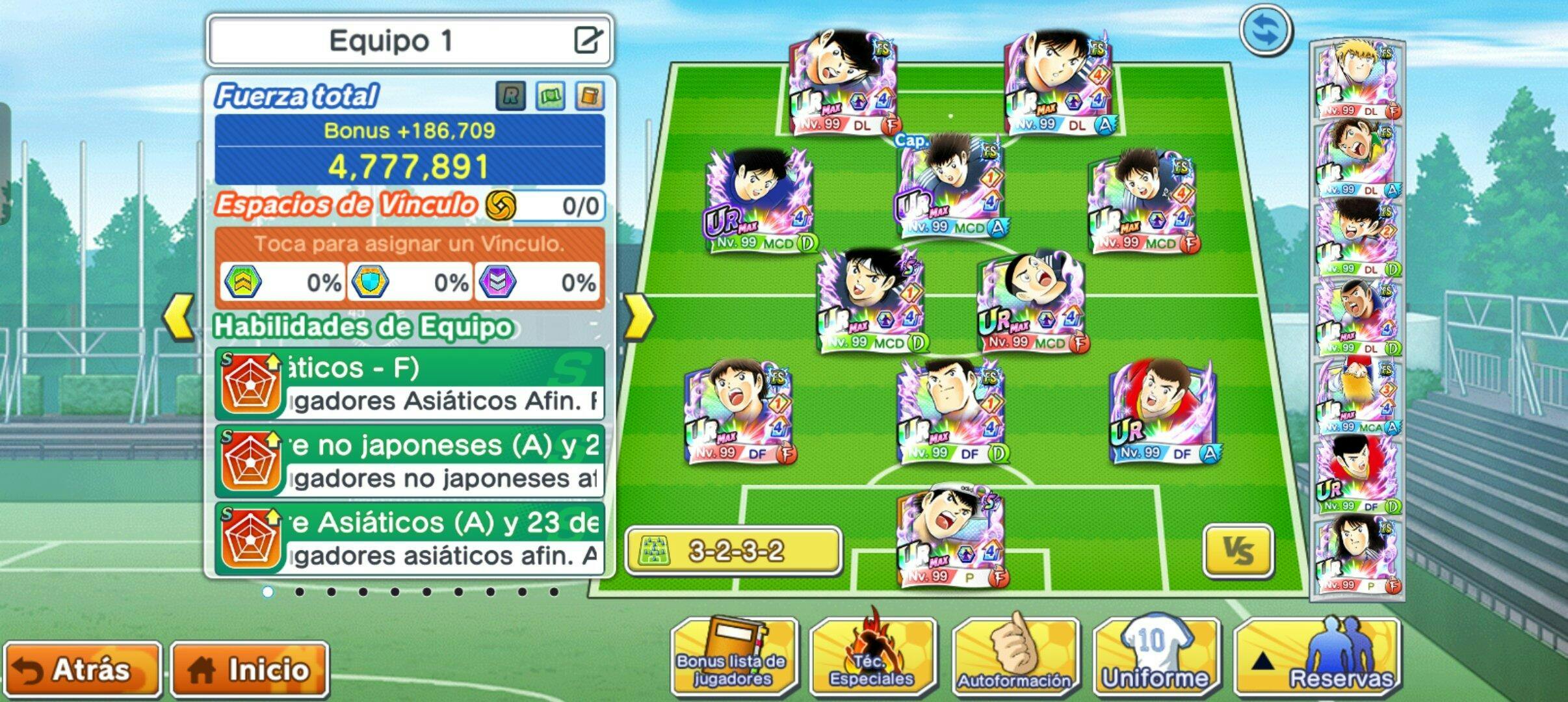1568x702 pixels.
Task: Open the Uniforme selection
Action: coord(1156,656)
